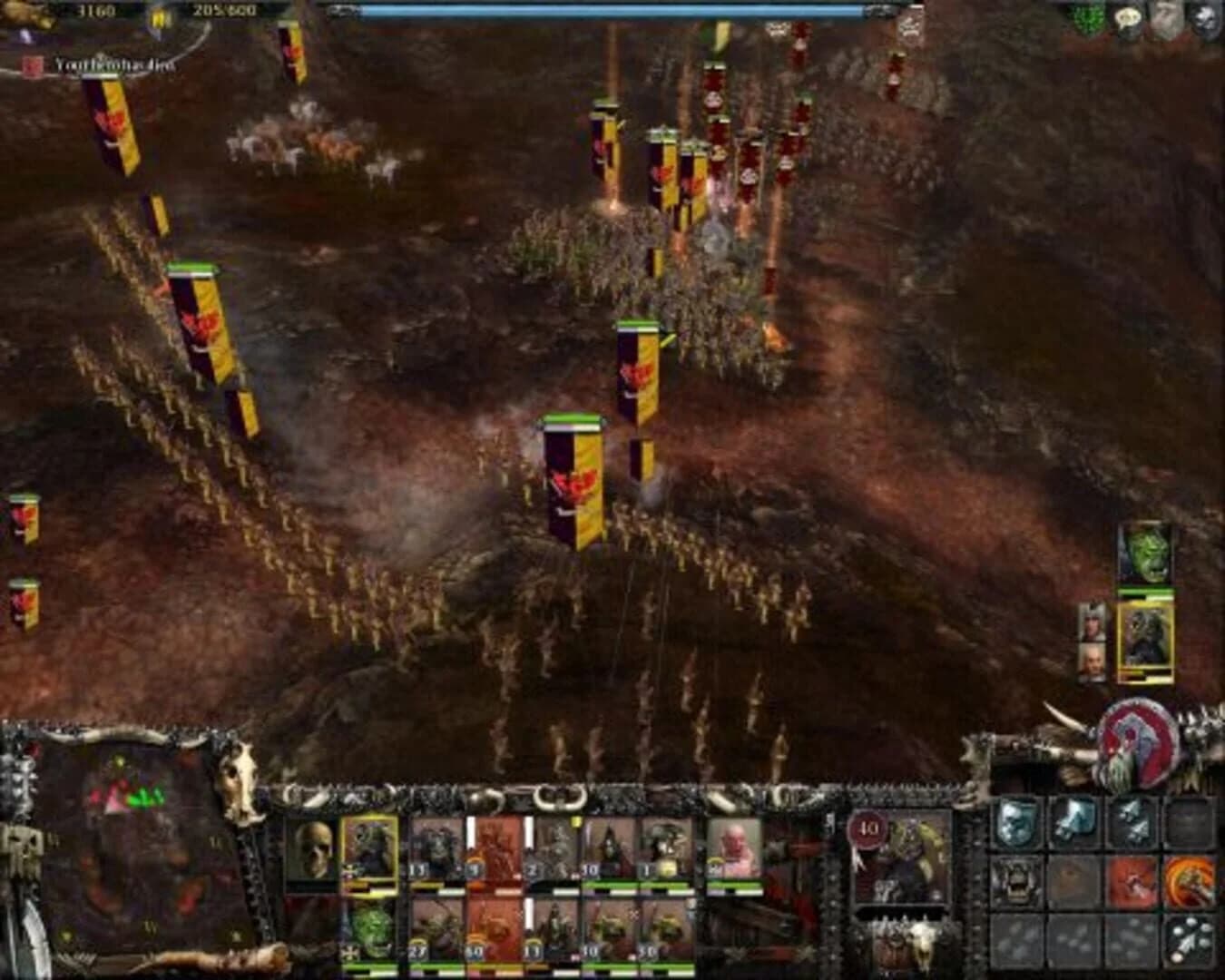Select the skull ability icon in the skills grid
The height and width of the screenshot is (980, 1225).
pyautogui.click(x=1015, y=823)
